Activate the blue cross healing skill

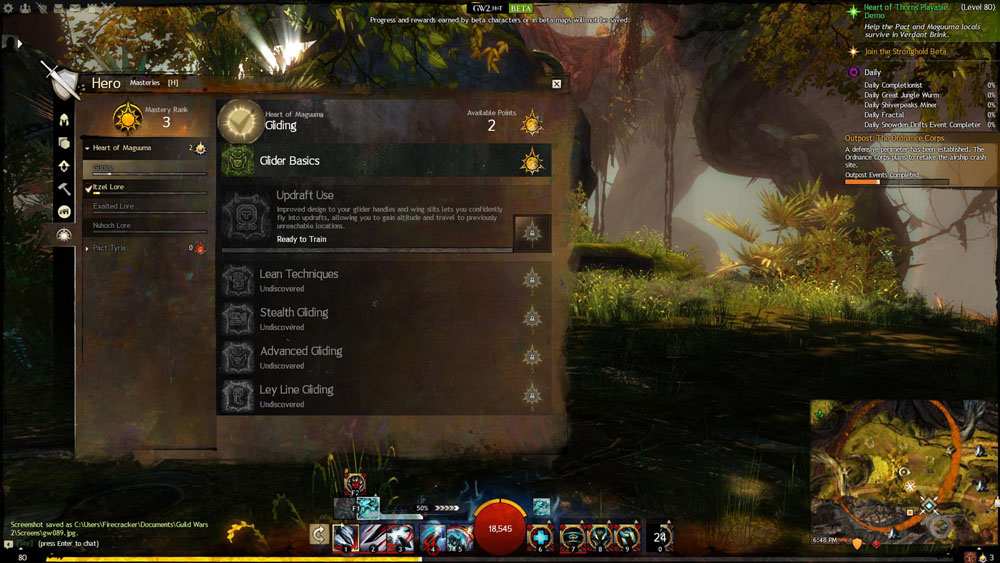pos(539,536)
